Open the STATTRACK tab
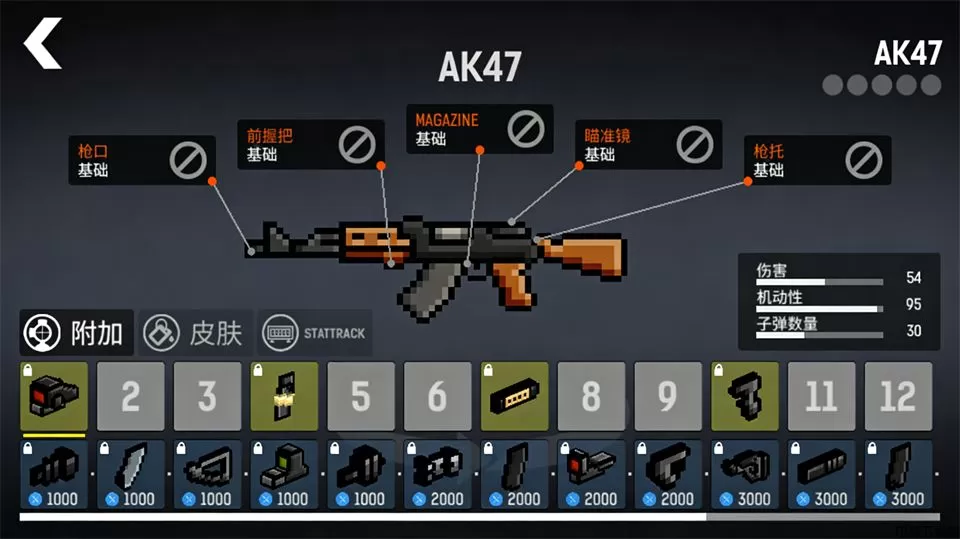This screenshot has width=960, height=539. point(315,333)
